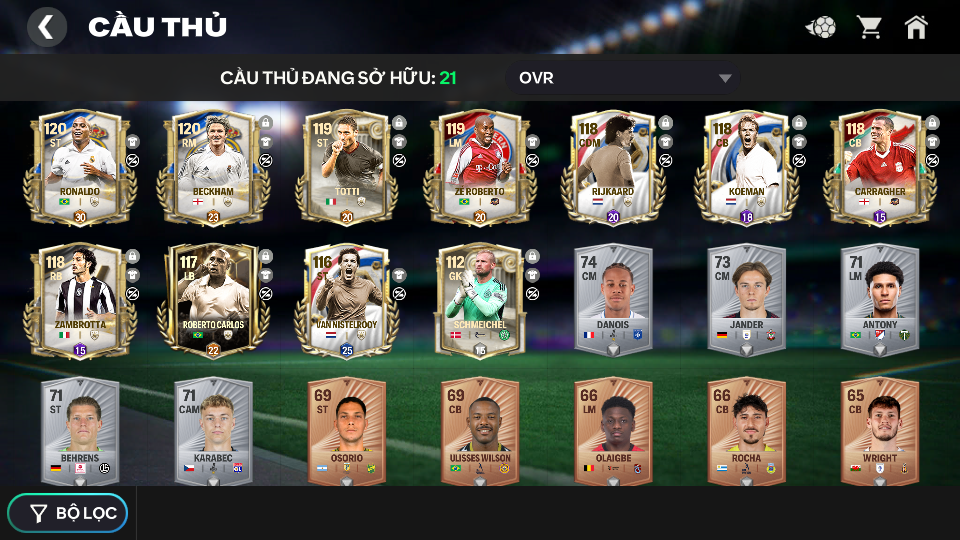This screenshot has height=540, width=960.
Task: Select the Carragher CB card
Action: click(x=879, y=165)
